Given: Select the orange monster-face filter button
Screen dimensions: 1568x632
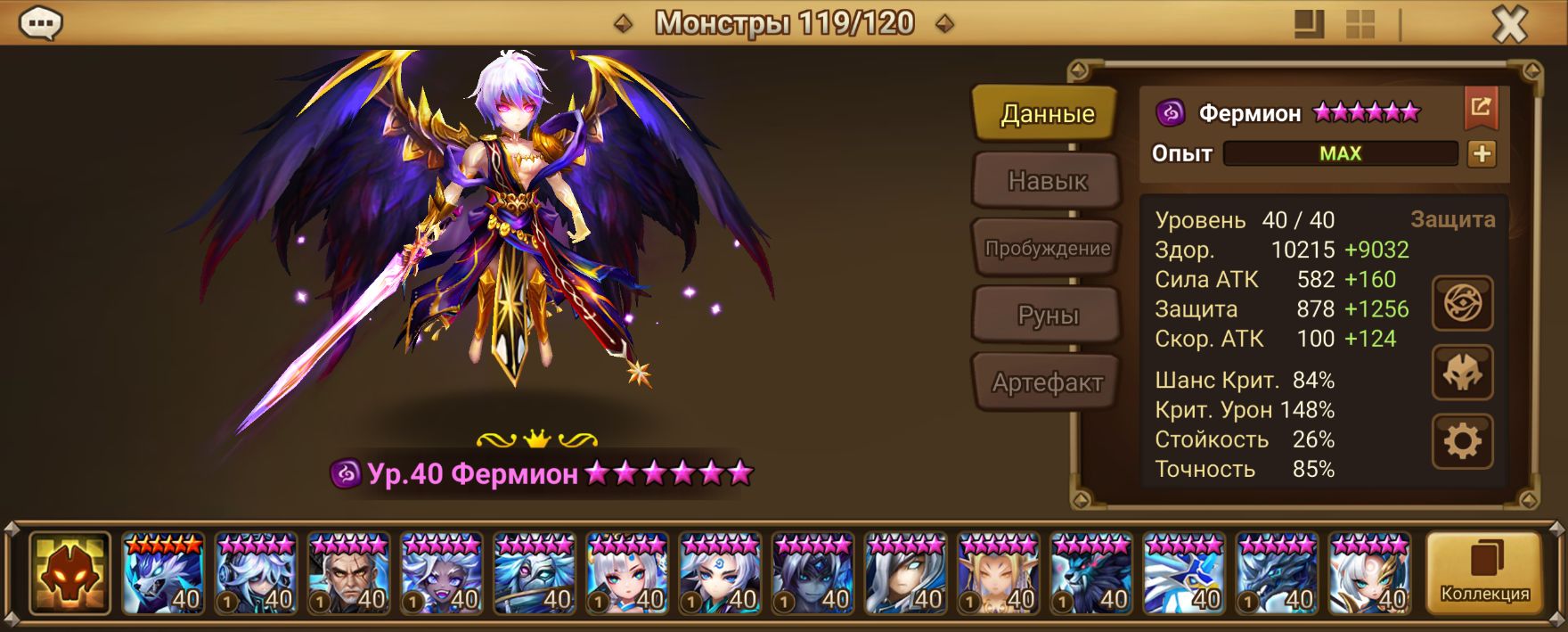Looking at the screenshot, I should pos(69,573).
